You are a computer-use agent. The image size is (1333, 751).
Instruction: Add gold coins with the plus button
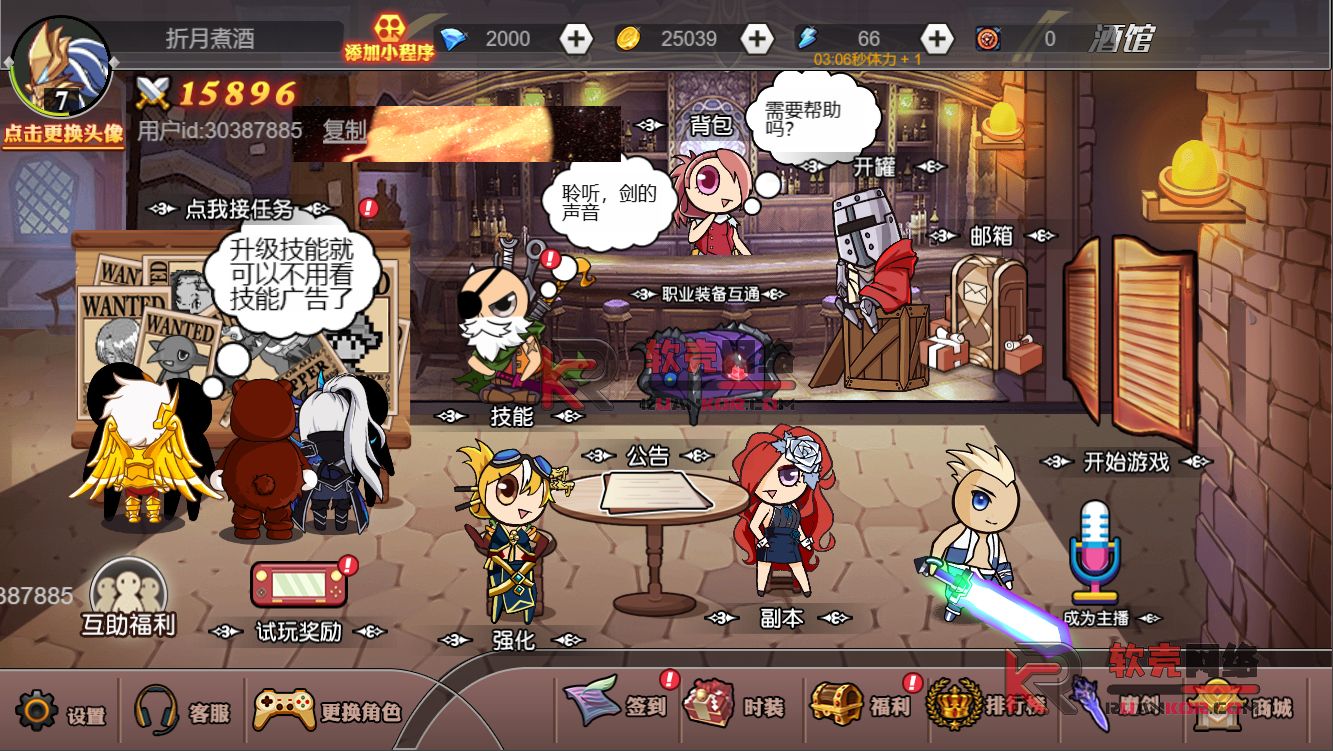pyautogui.click(x=757, y=39)
